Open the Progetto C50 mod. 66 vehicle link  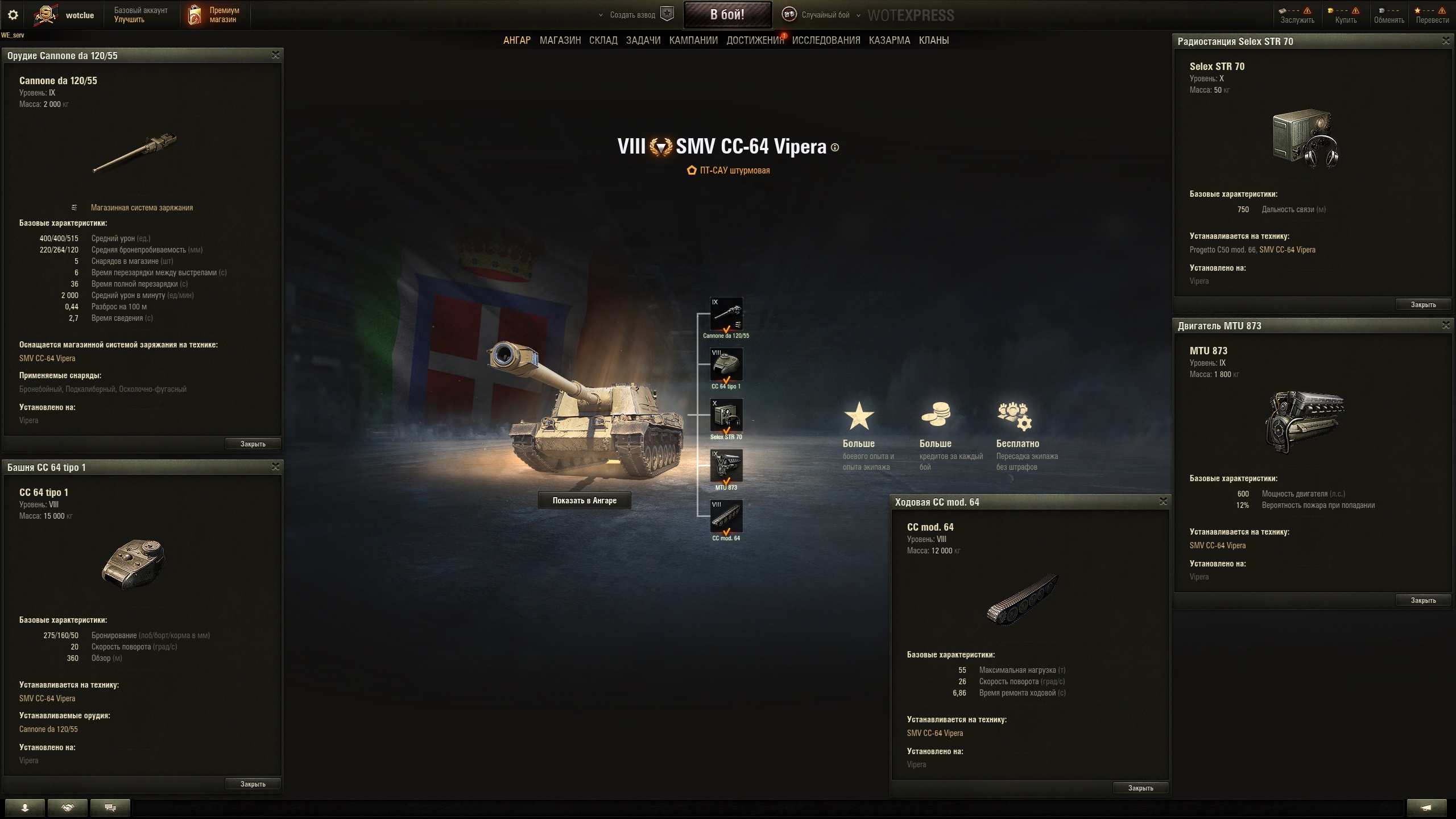1222,250
